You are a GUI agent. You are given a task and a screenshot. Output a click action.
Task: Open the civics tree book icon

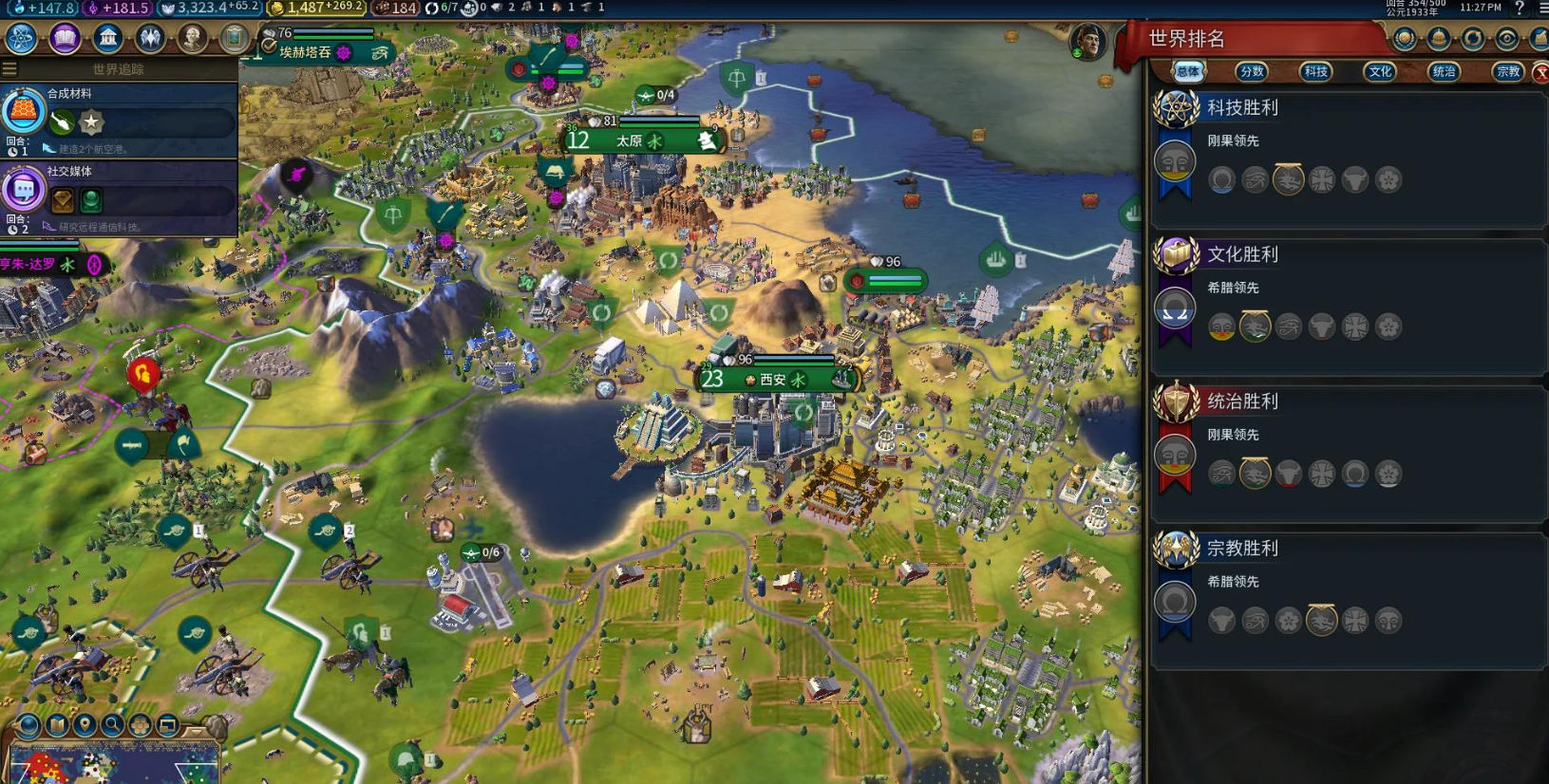[65, 38]
